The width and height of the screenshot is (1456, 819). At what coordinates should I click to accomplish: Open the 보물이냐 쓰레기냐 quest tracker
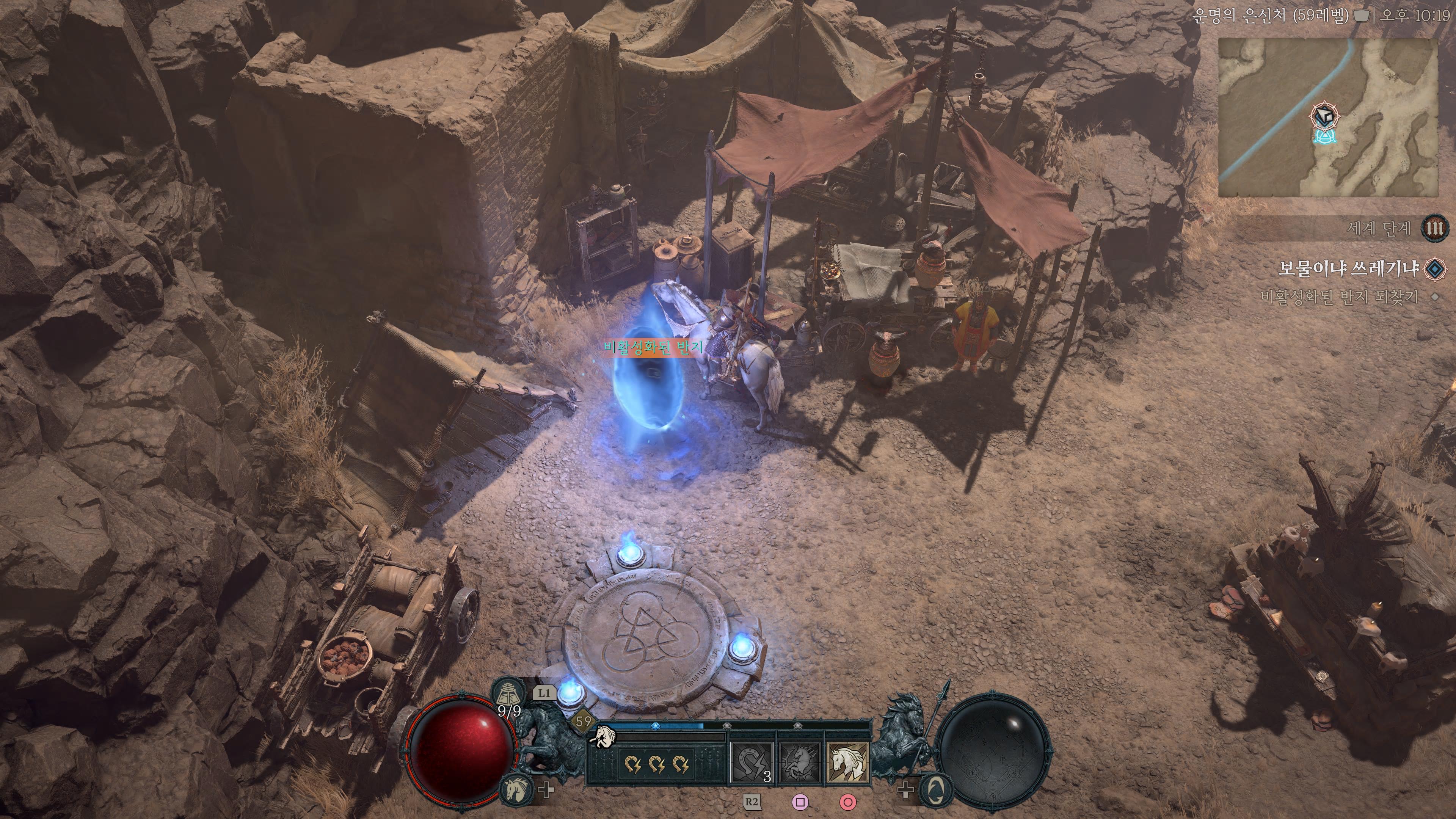pyautogui.click(x=1349, y=268)
